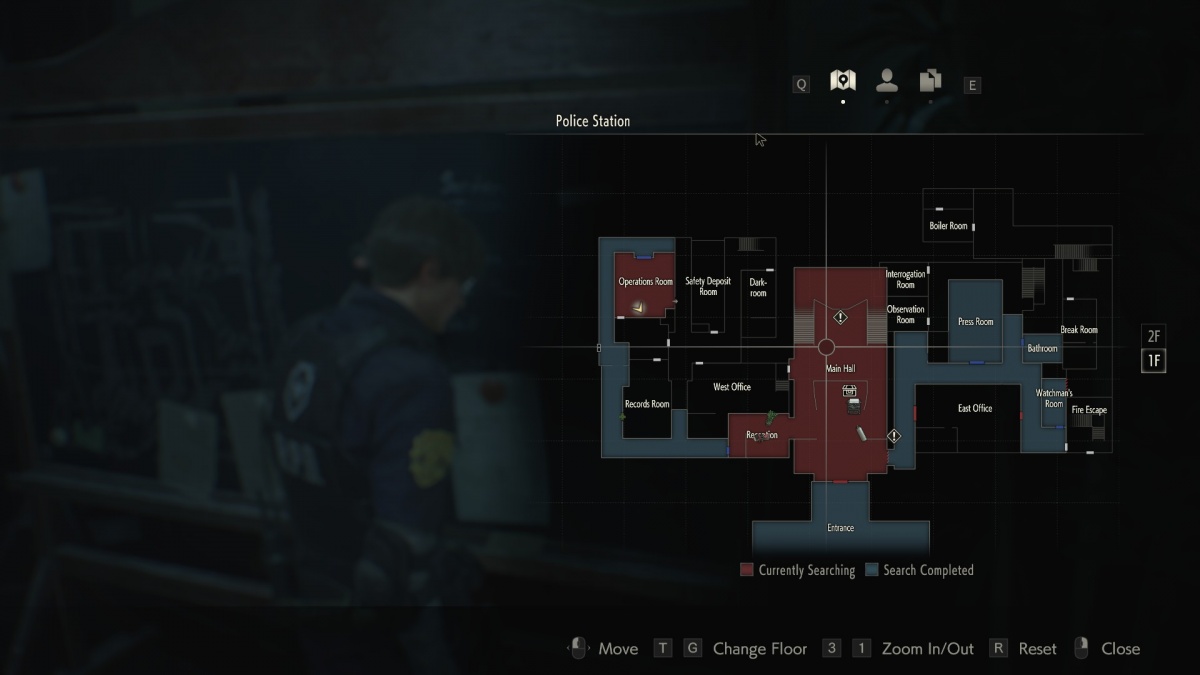The width and height of the screenshot is (1200, 675).
Task: Select the Records Room on map
Action: tap(647, 405)
